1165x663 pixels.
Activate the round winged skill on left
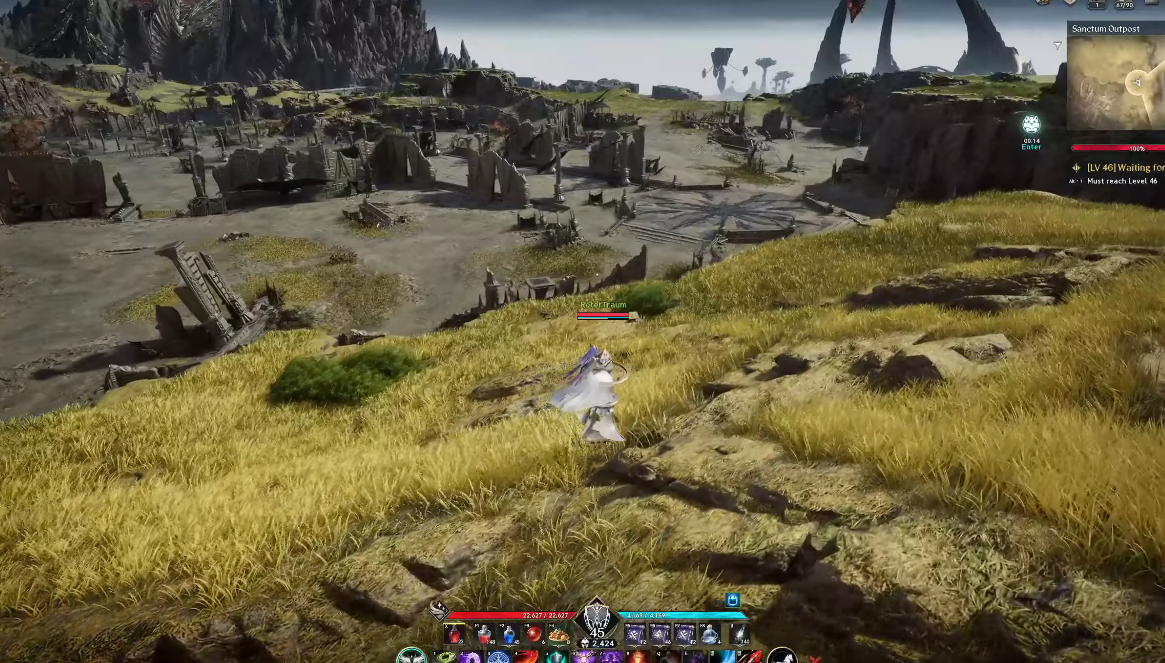[x=411, y=656]
